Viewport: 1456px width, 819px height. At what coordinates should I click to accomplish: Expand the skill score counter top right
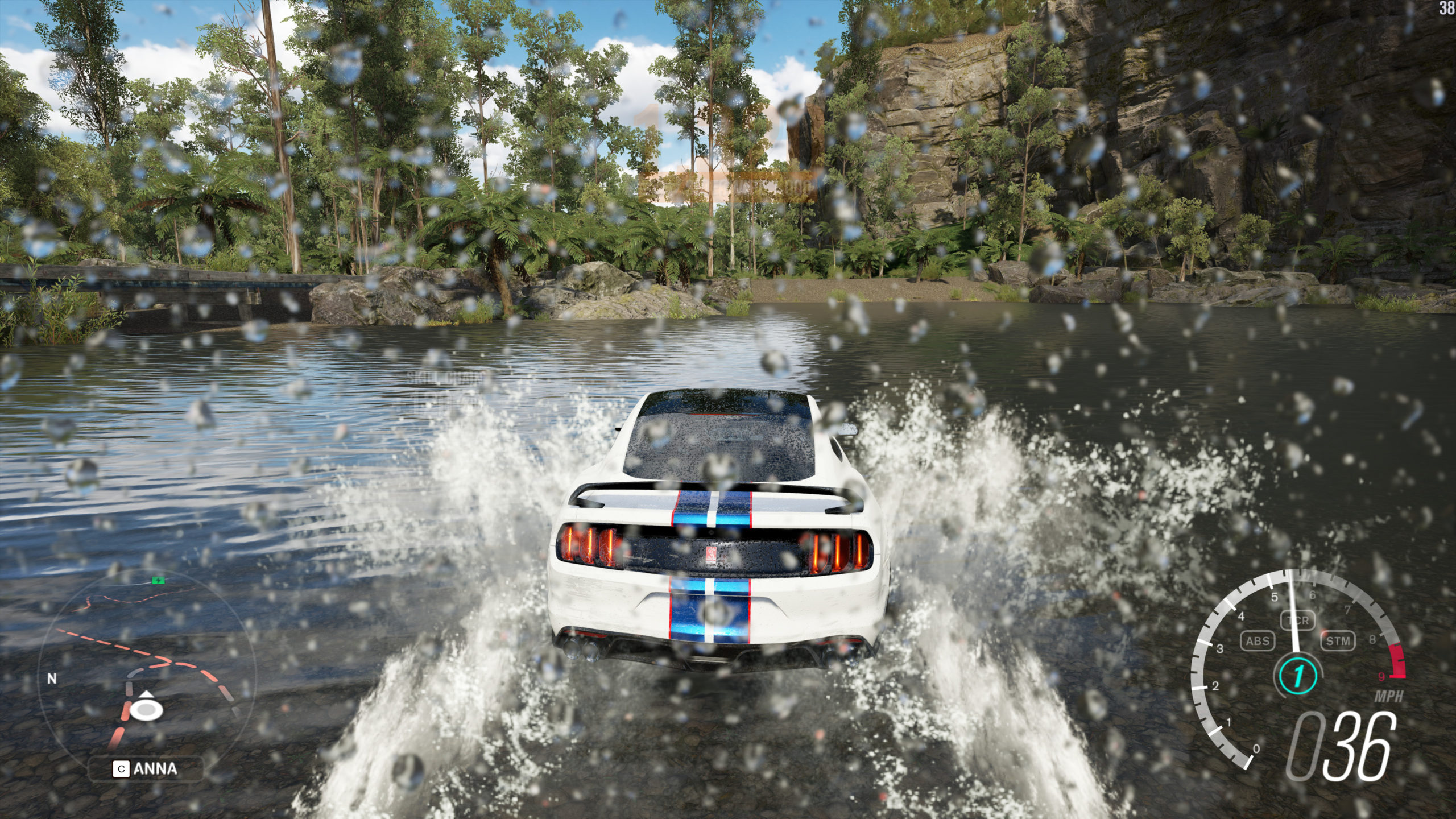point(1447,9)
